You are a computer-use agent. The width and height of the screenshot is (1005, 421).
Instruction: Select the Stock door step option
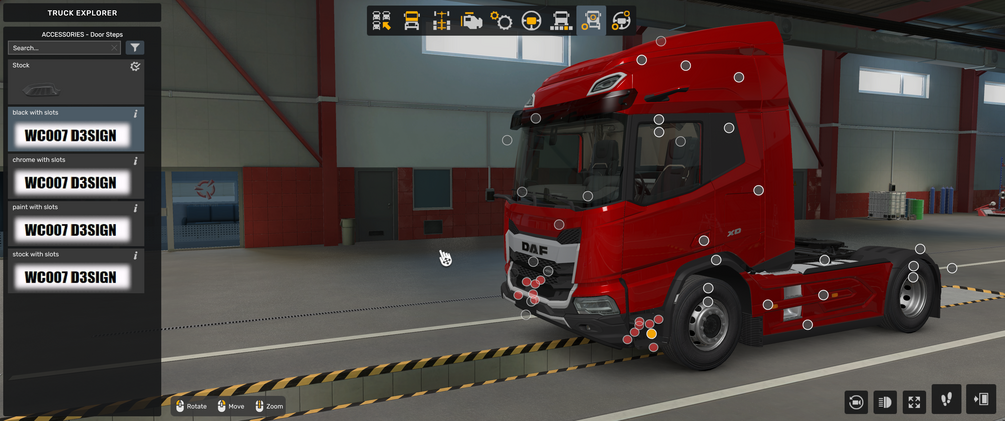(x=75, y=82)
